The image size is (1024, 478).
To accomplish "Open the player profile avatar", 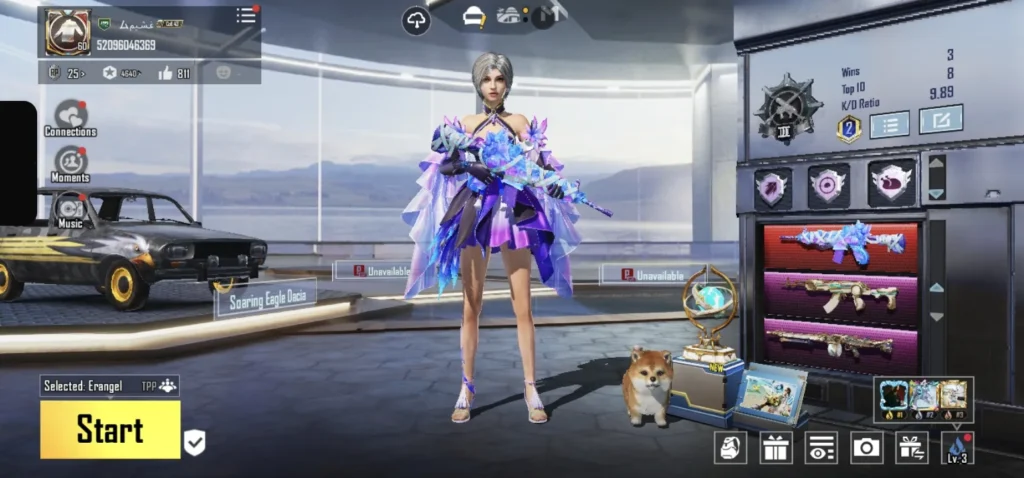I will click(x=67, y=31).
